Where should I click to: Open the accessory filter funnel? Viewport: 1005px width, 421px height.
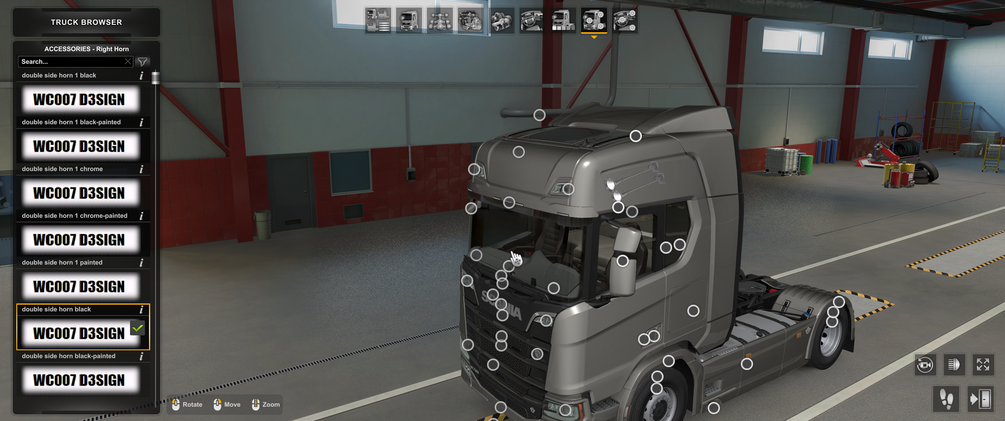pyautogui.click(x=143, y=62)
